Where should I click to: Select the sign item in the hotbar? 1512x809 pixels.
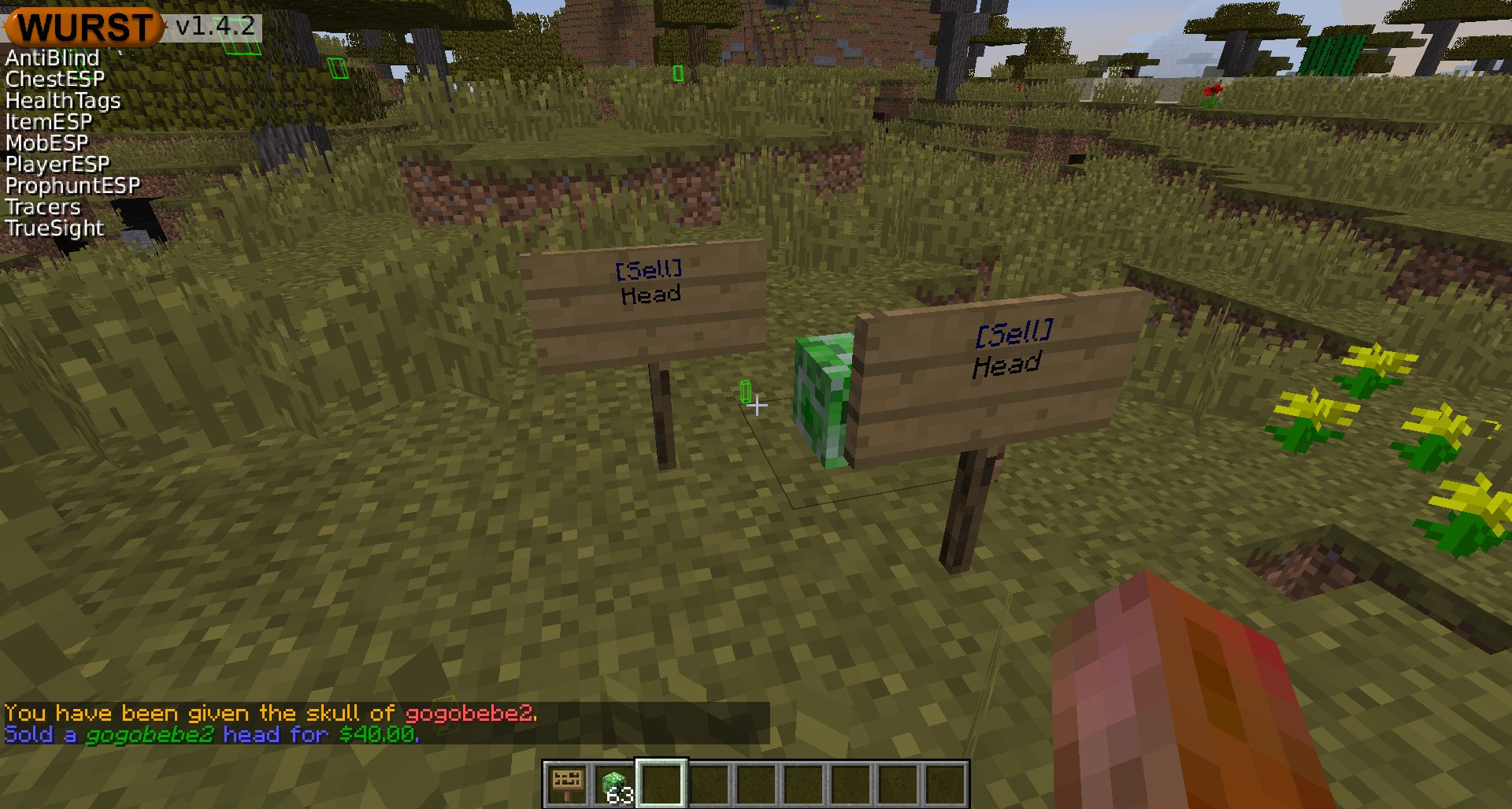pyautogui.click(x=566, y=781)
